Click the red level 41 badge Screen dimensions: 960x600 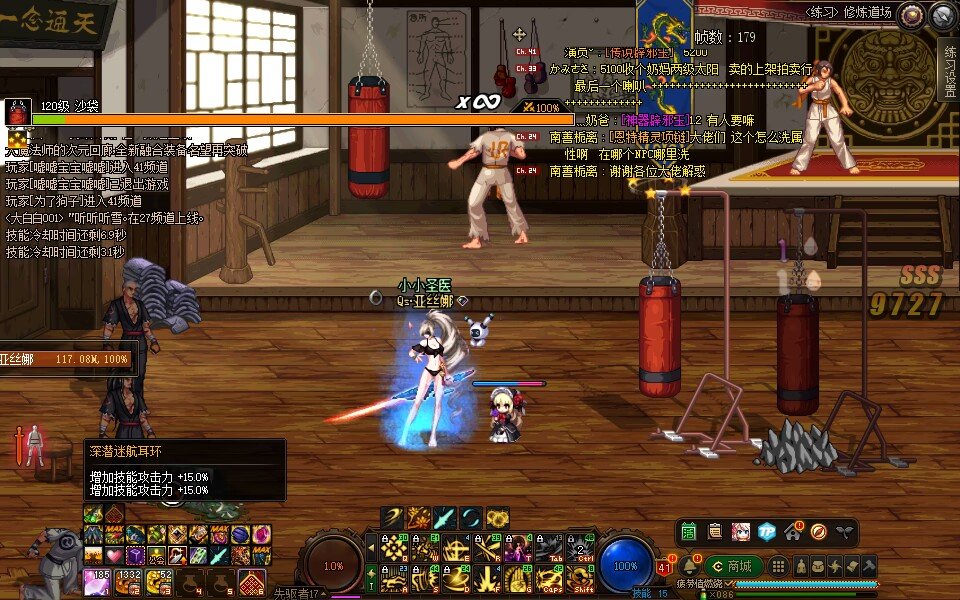coord(664,569)
